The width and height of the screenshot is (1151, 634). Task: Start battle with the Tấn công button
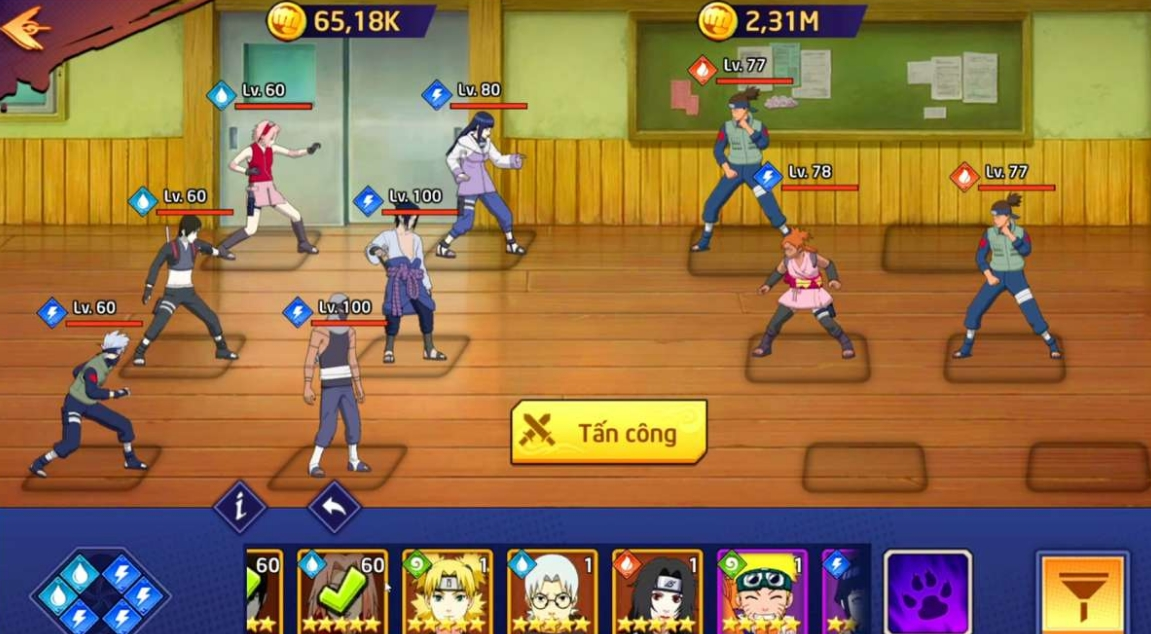tap(609, 432)
